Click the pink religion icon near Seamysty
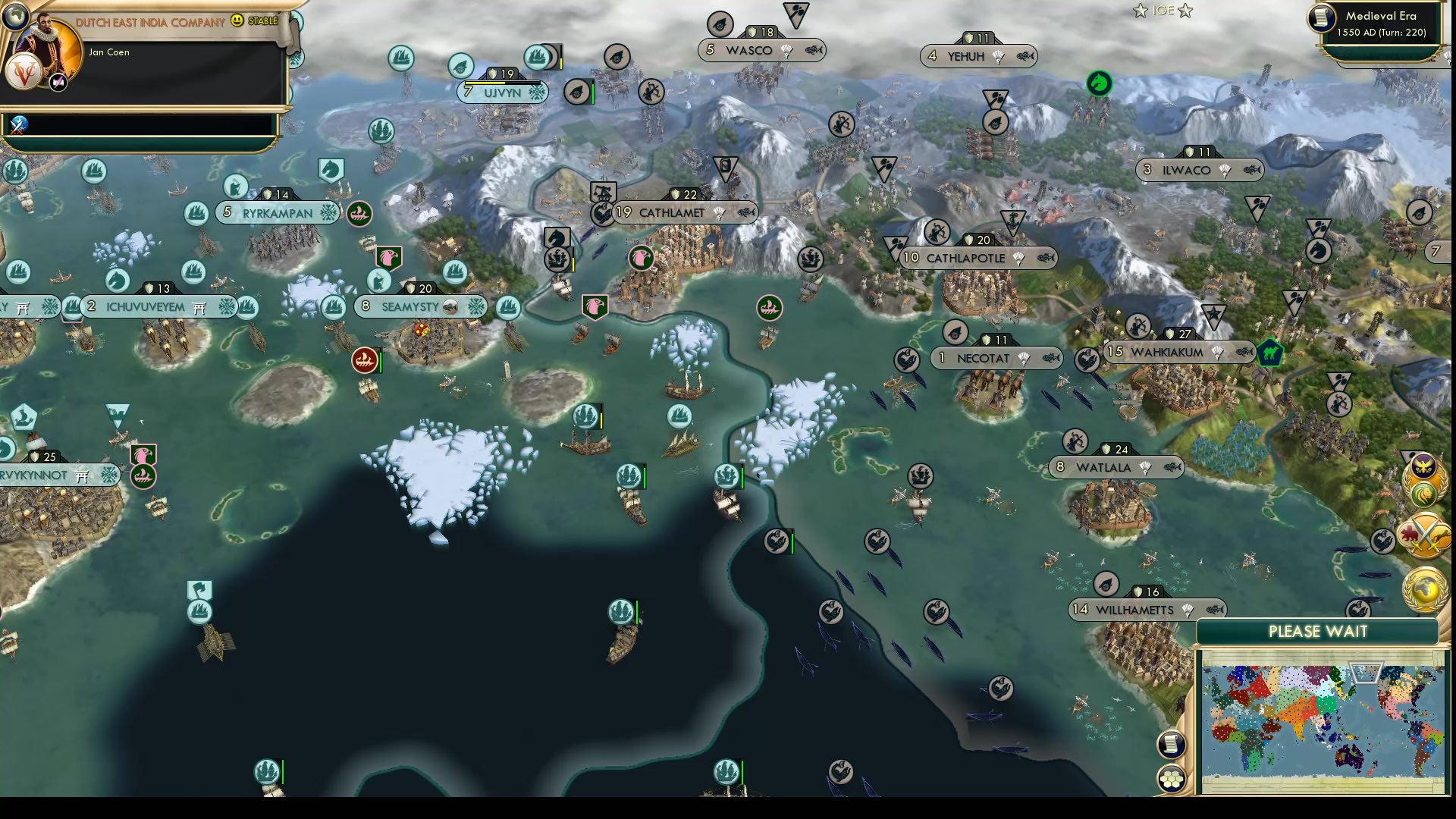 click(389, 258)
